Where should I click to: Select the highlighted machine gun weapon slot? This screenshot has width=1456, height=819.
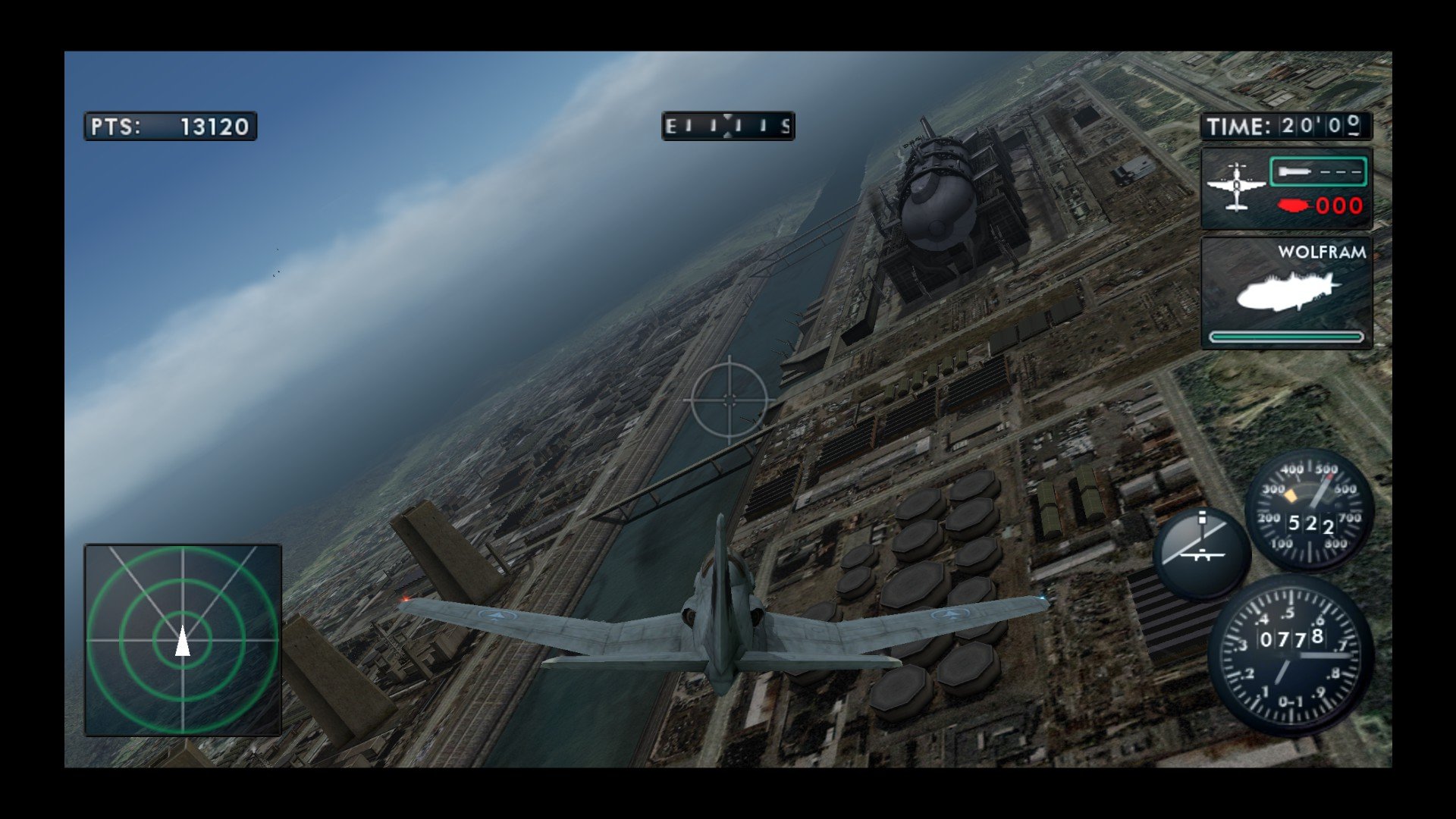pos(1317,172)
